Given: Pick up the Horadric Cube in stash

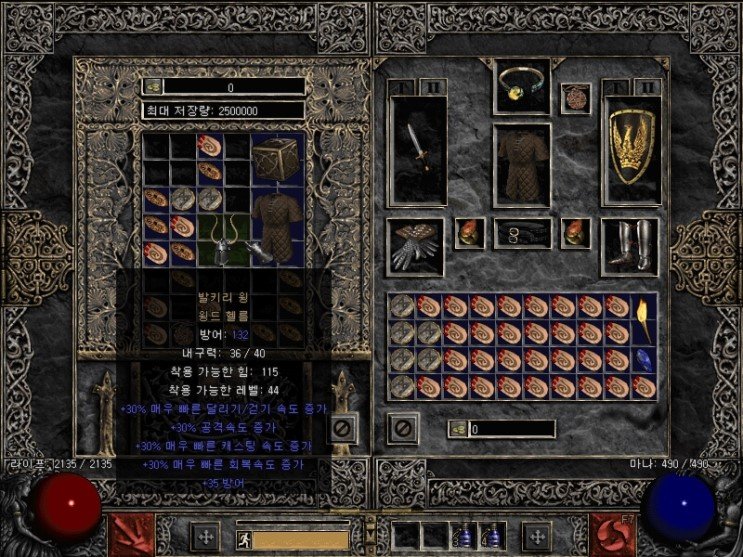Looking at the screenshot, I should point(277,158).
